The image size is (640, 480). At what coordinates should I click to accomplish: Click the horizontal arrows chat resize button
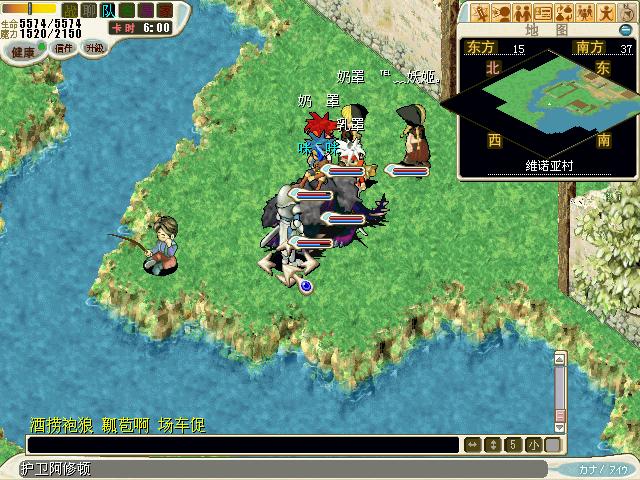[x=473, y=445]
